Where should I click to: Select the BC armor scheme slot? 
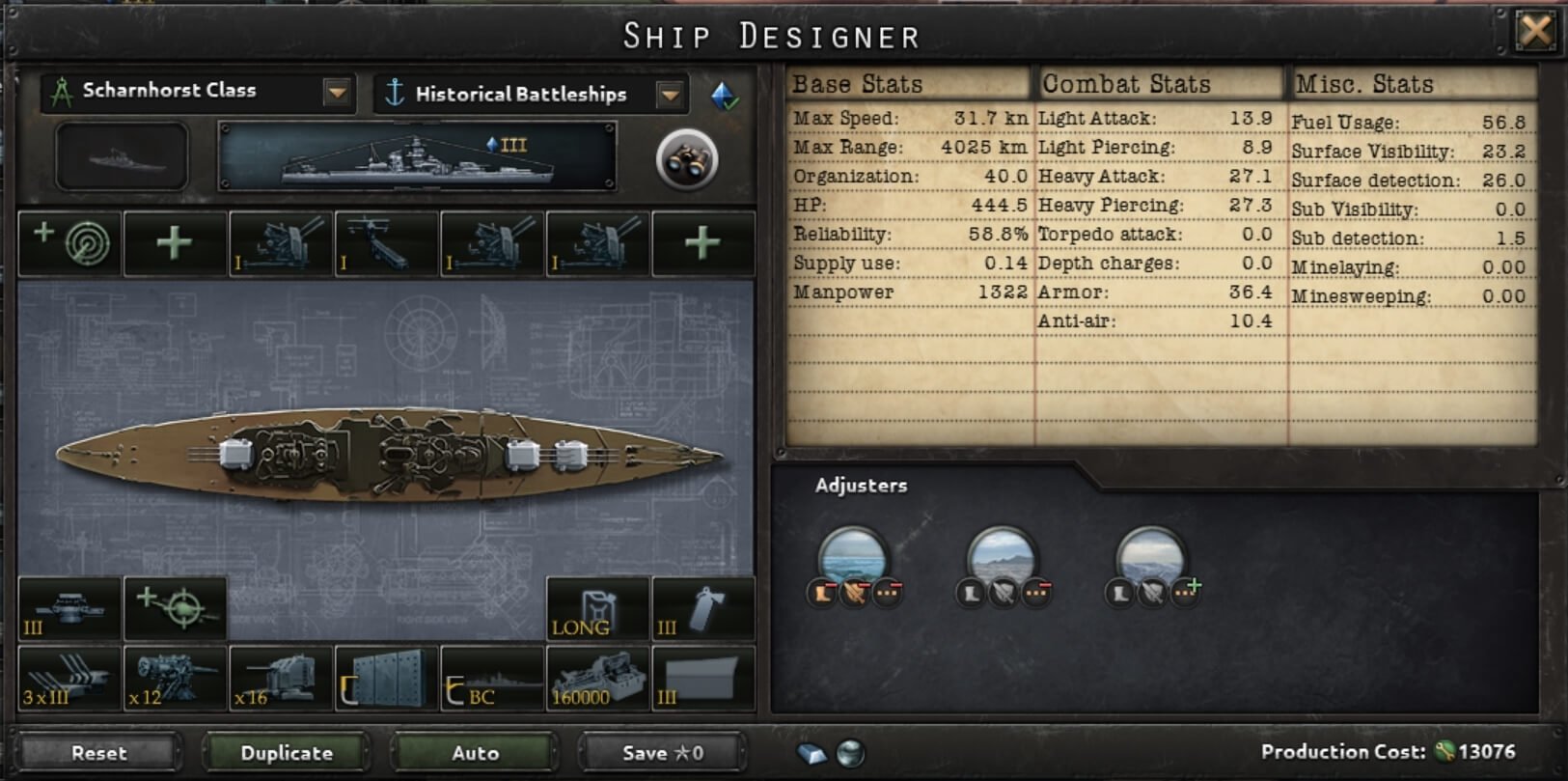click(x=492, y=679)
